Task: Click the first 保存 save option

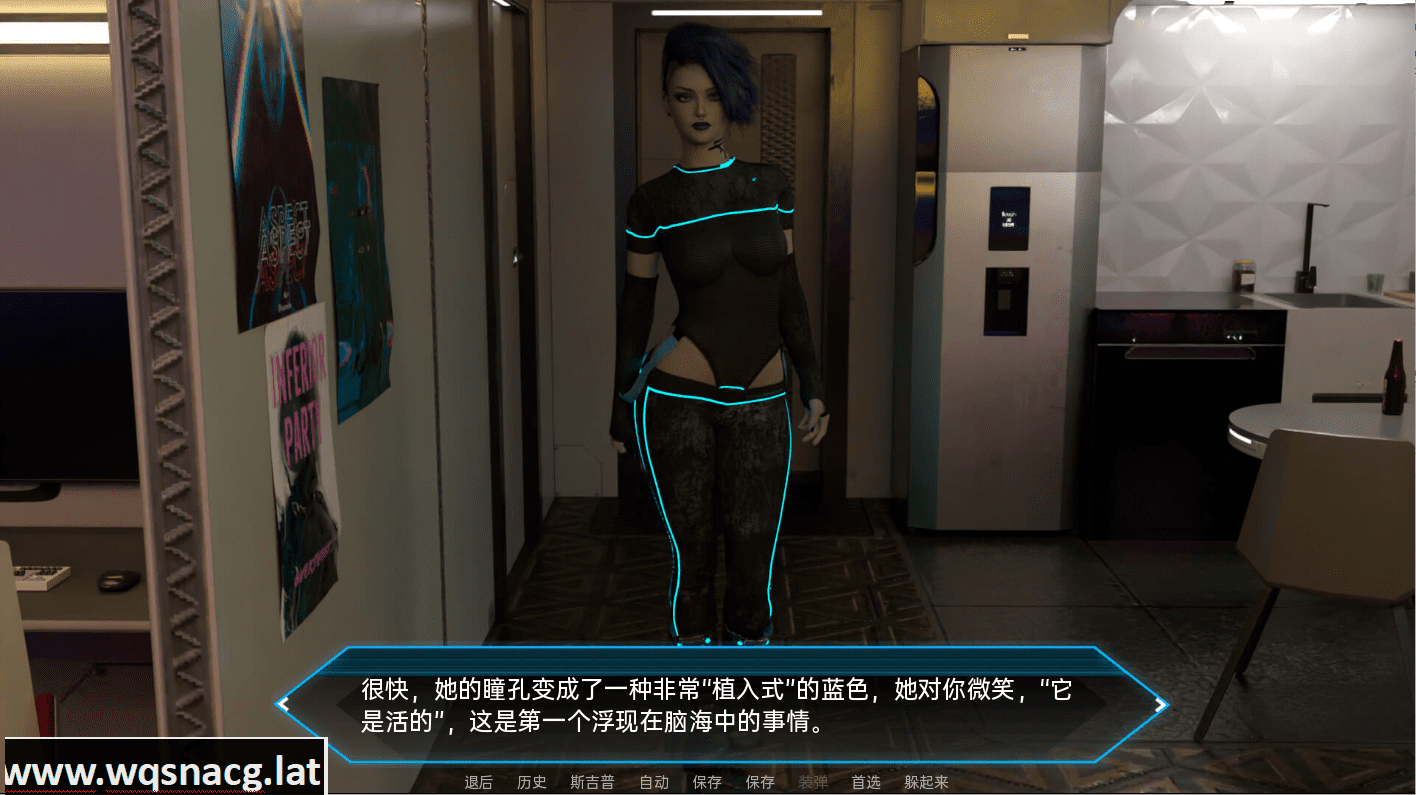Action: (707, 783)
